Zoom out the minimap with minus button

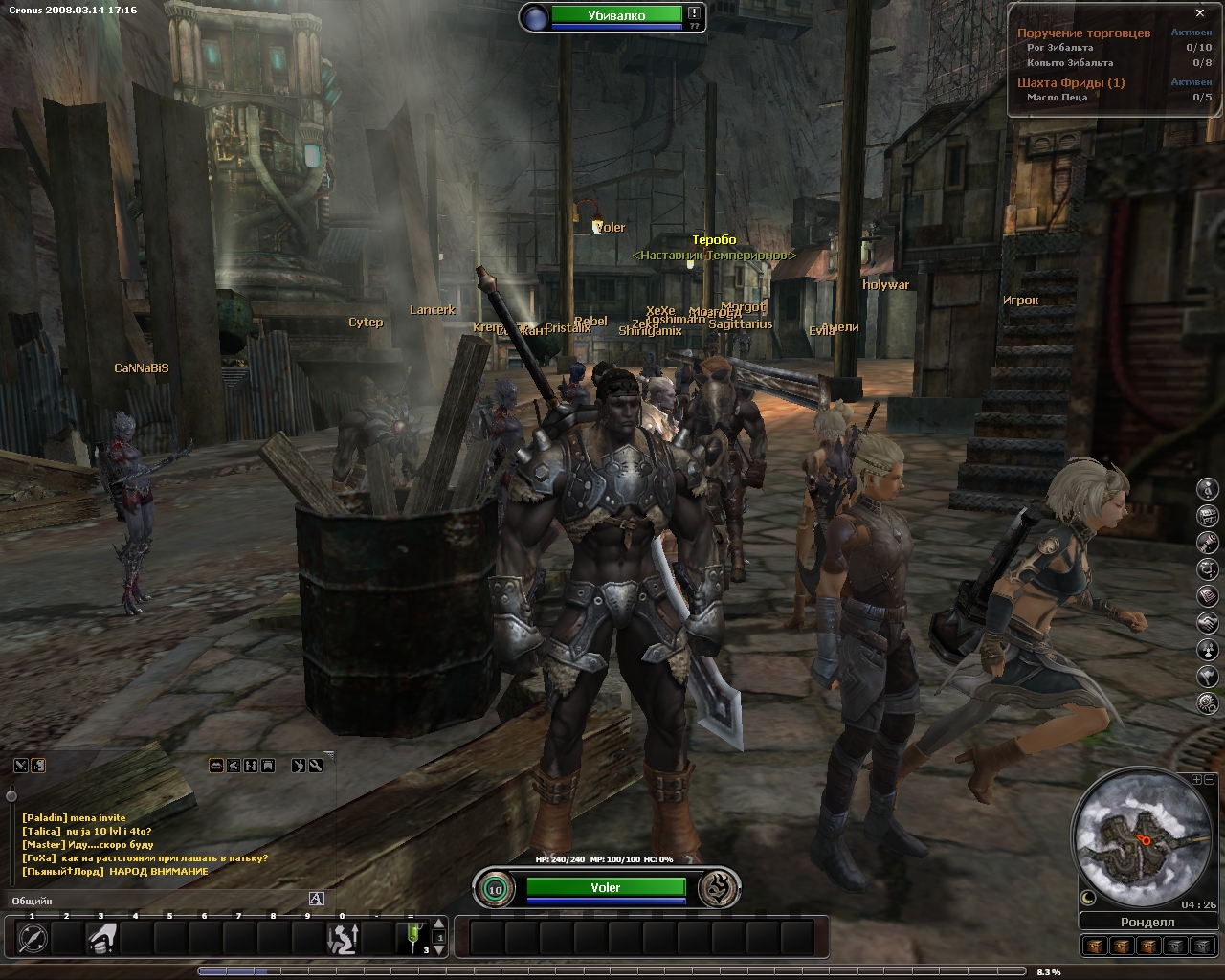pos(1209,780)
